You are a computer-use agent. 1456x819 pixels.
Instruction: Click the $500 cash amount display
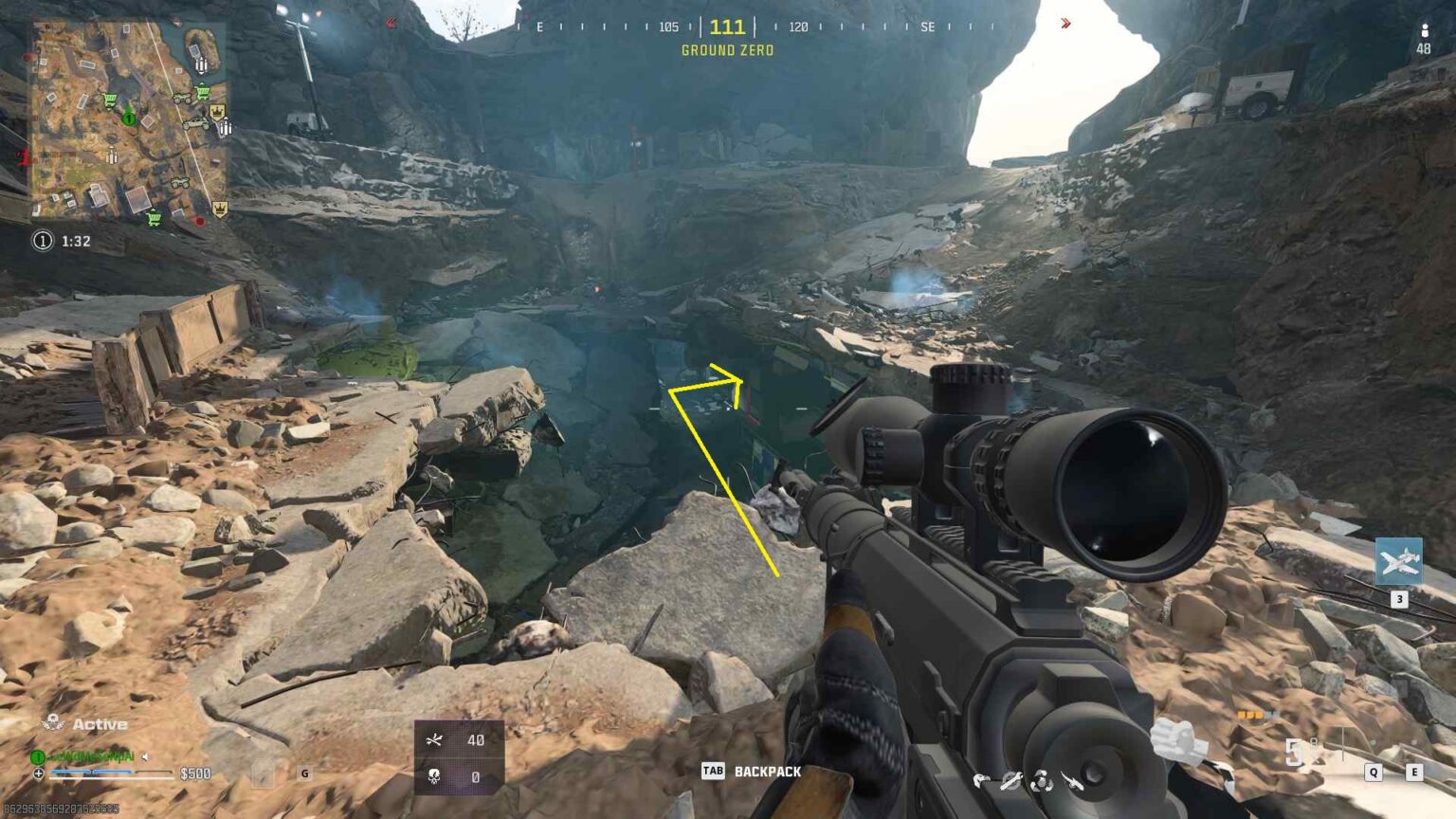195,773
